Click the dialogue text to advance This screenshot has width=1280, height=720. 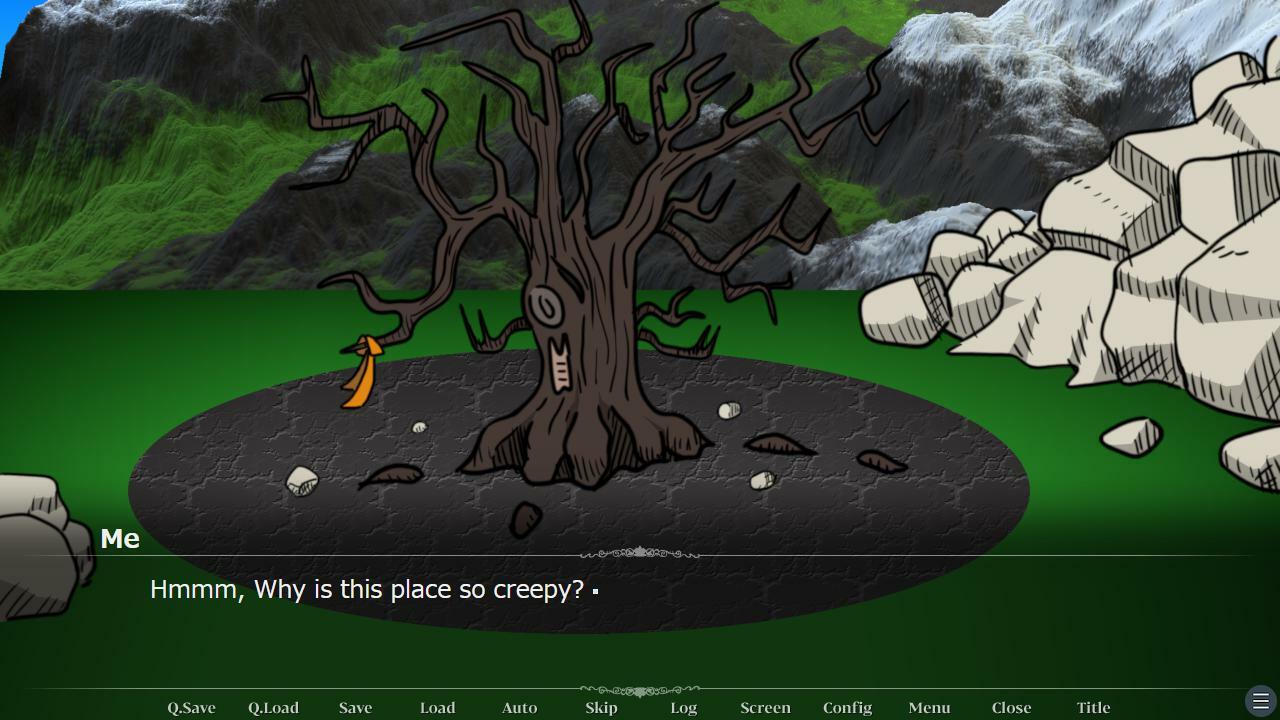[367, 590]
